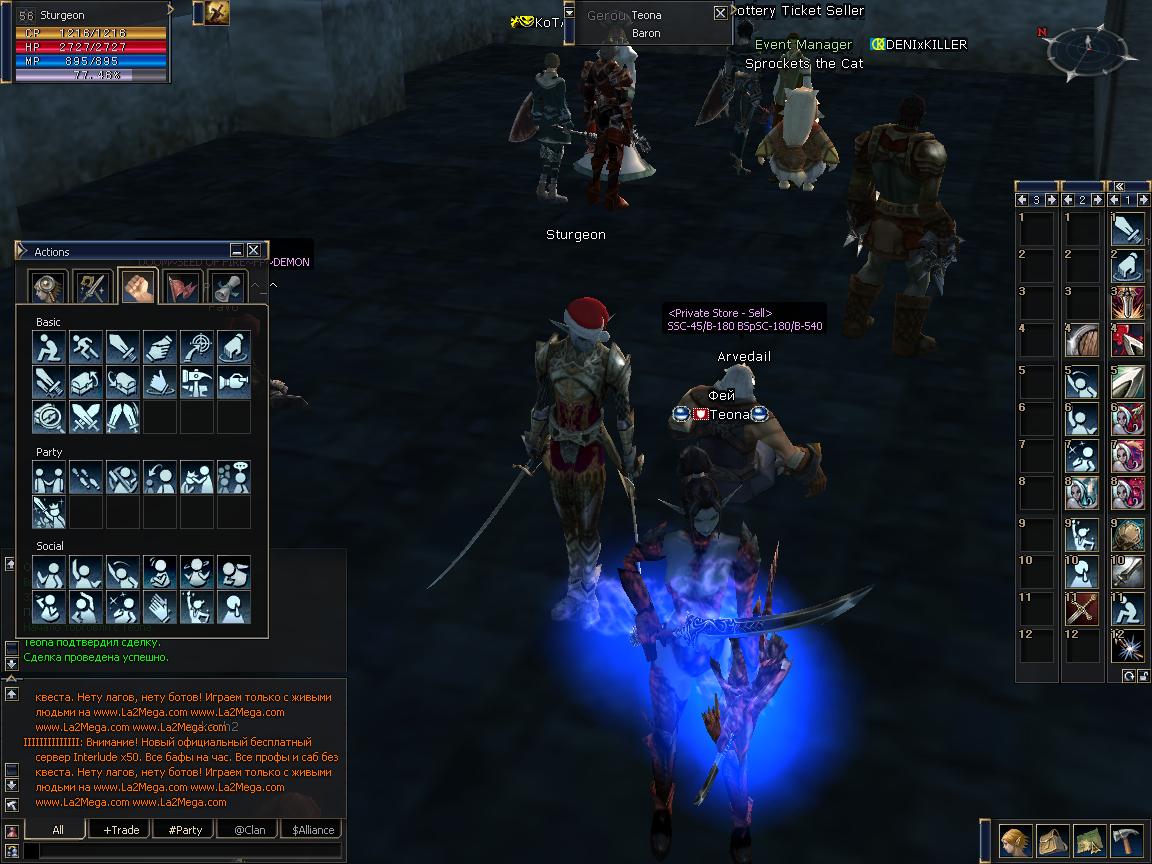
Task: Toggle the Walk/Run basic action
Action: tap(85, 347)
